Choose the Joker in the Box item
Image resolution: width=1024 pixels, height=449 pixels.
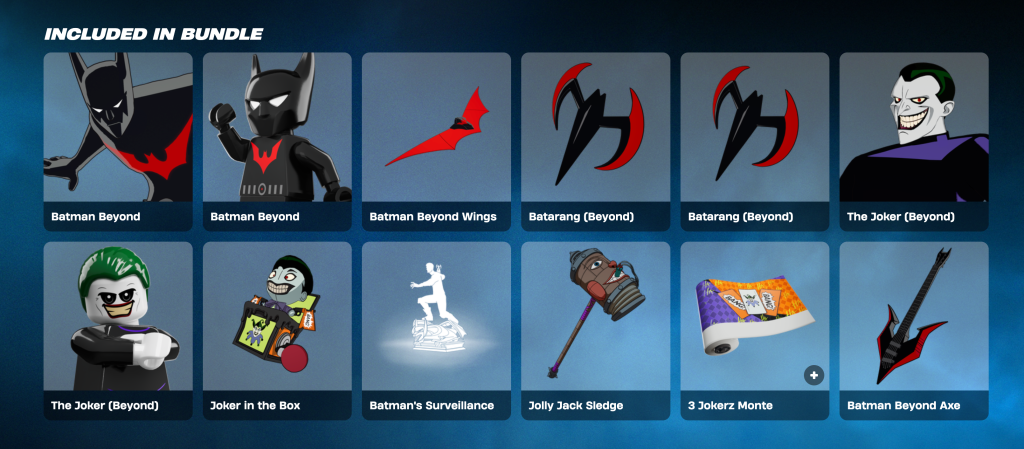pos(277,330)
